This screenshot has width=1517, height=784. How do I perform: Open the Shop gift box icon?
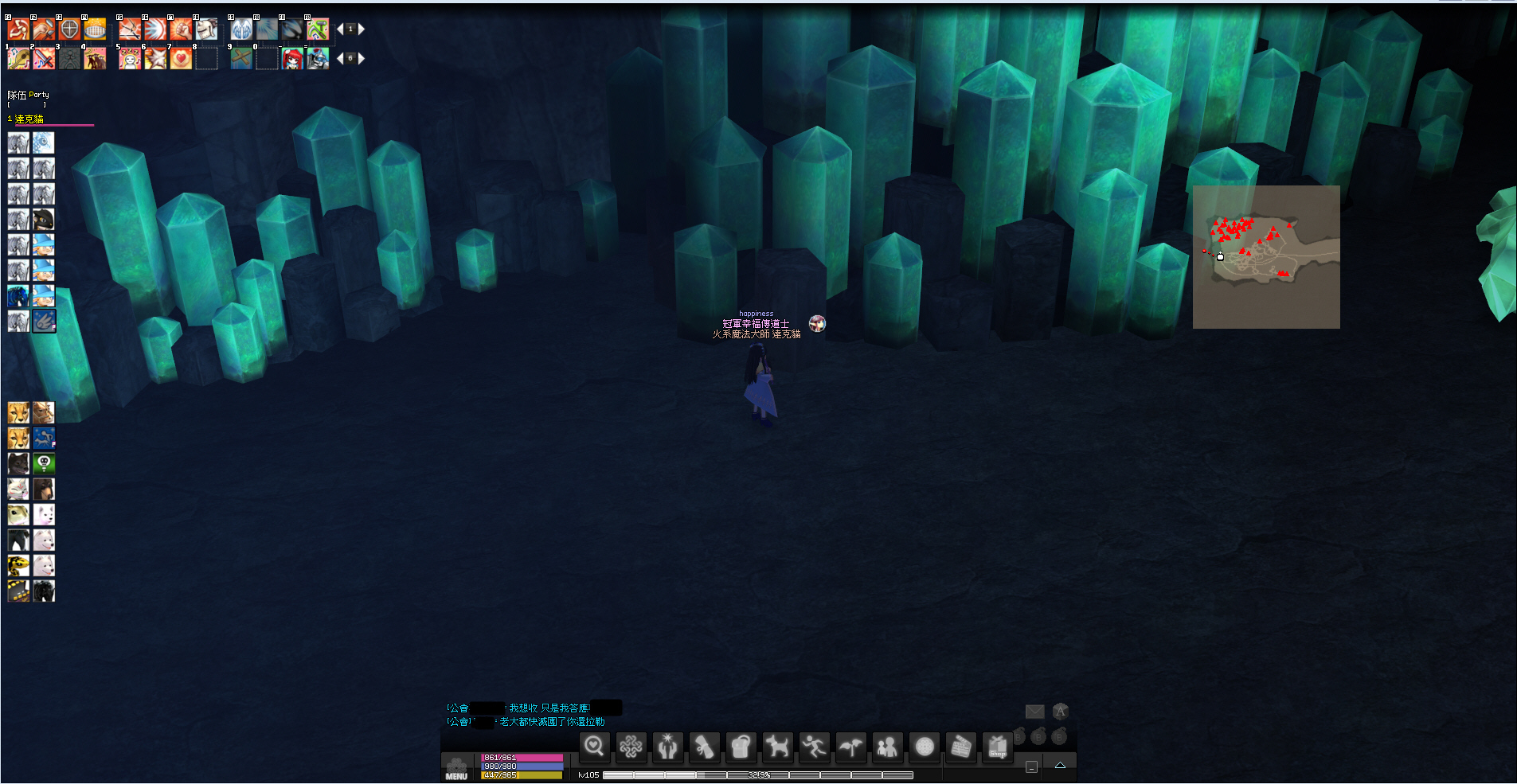pyautogui.click(x=998, y=747)
